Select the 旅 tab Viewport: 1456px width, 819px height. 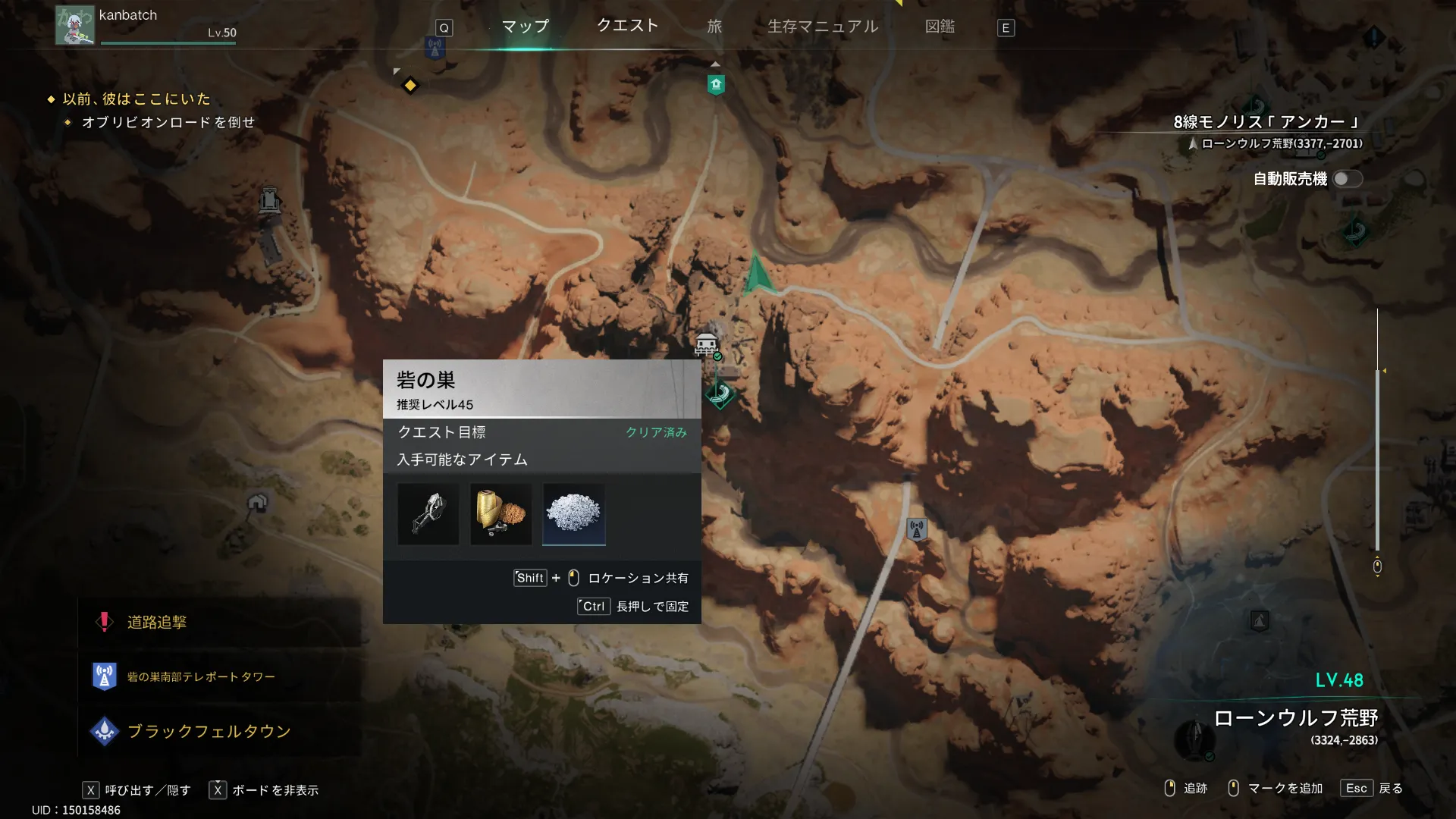click(x=714, y=27)
